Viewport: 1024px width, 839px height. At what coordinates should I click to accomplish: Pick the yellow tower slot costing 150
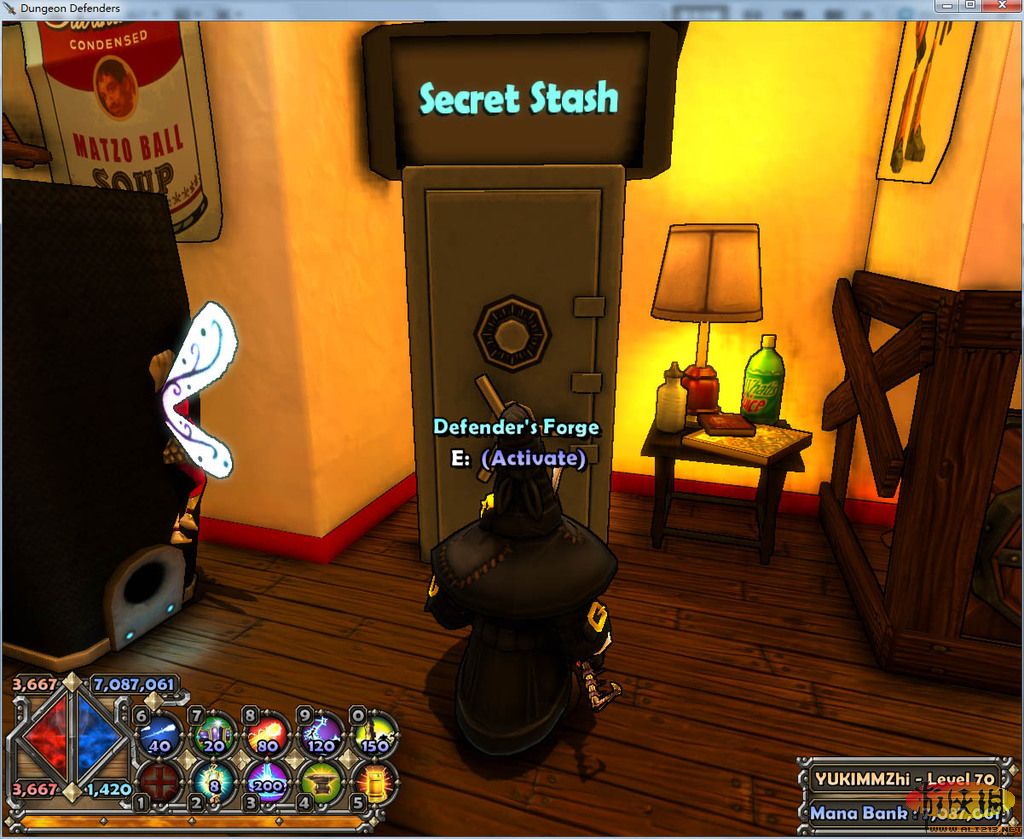(x=372, y=735)
